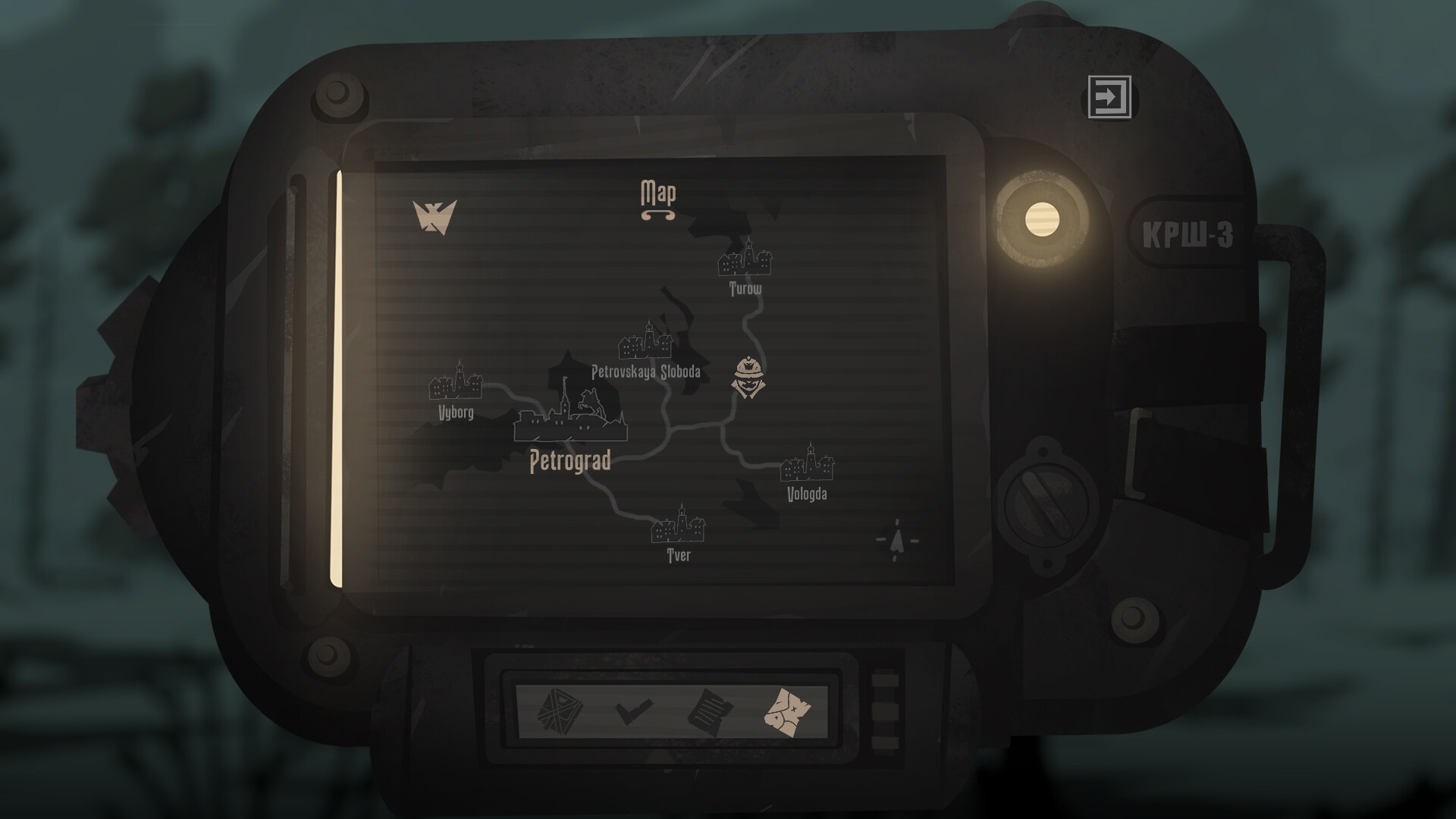Select the Tver town icon
This screenshot has height=819, width=1456.
[679, 531]
